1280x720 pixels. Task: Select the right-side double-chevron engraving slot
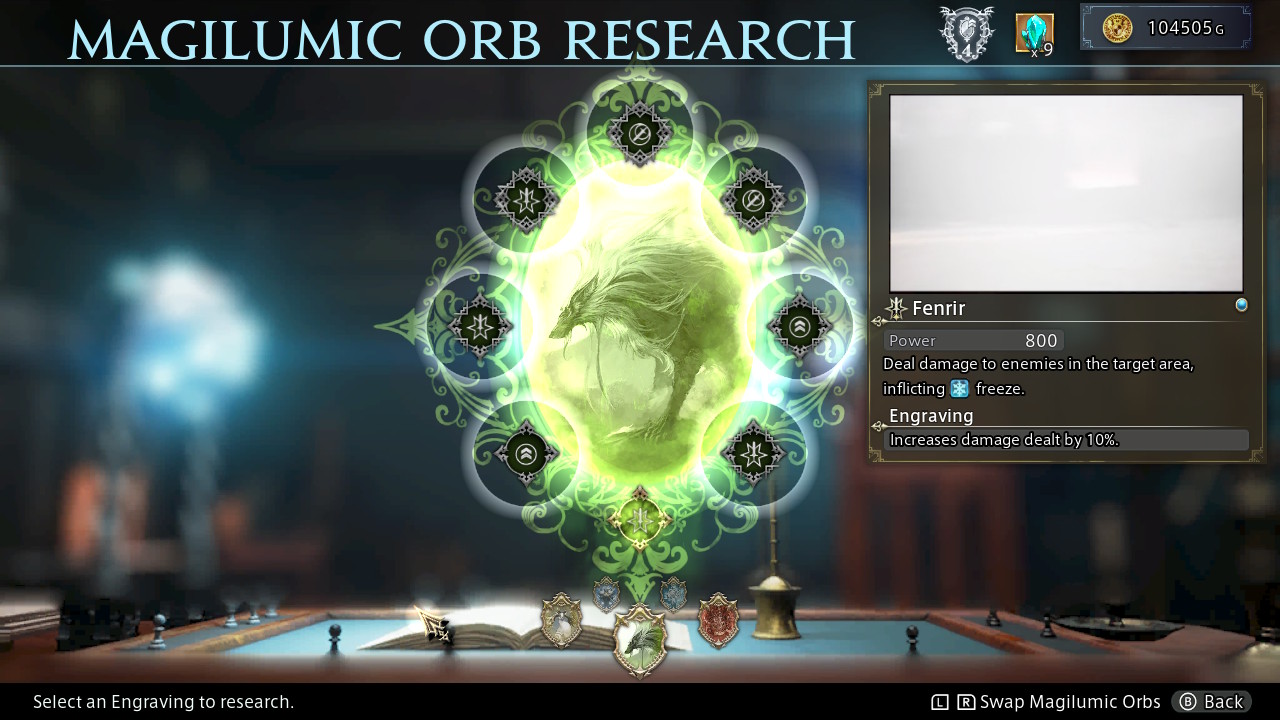pyautogui.click(x=798, y=327)
